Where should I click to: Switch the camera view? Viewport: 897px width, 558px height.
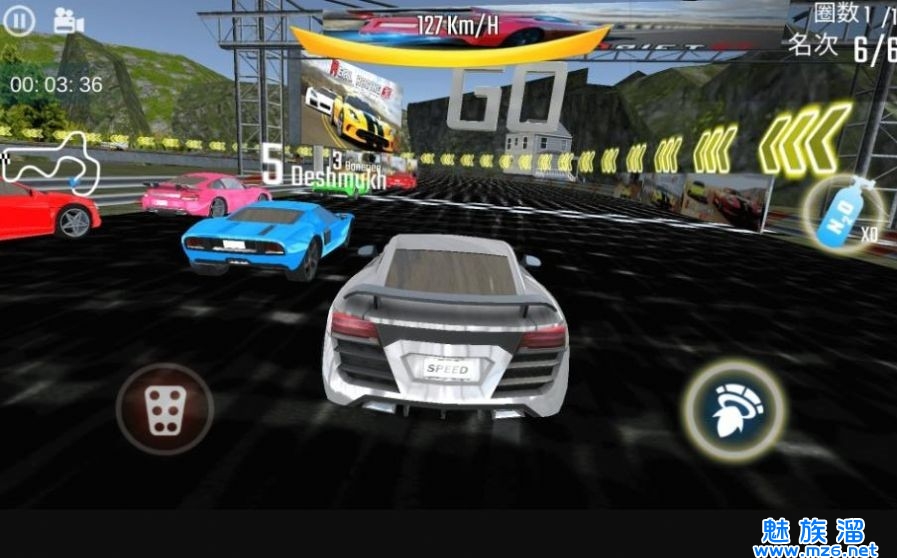[68, 20]
